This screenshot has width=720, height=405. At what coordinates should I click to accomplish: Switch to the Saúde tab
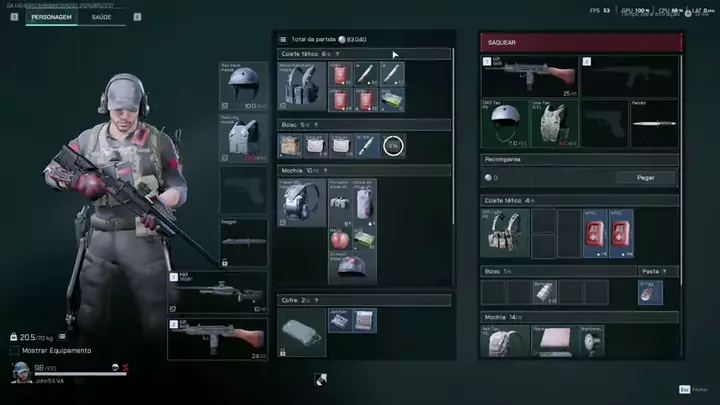tap(102, 17)
